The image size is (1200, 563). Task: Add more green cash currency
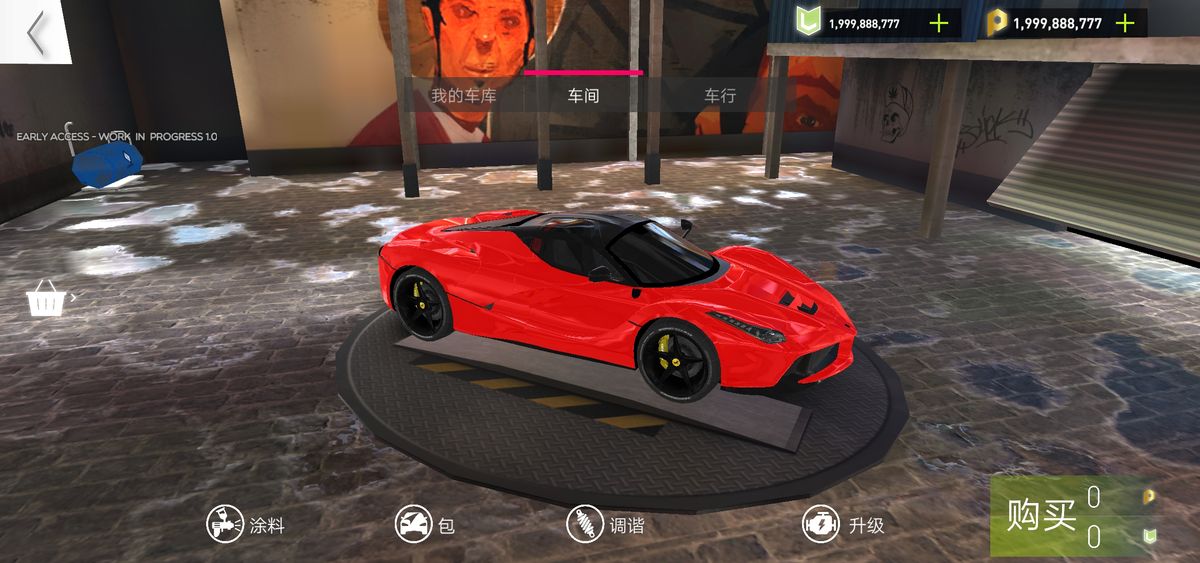point(938,23)
